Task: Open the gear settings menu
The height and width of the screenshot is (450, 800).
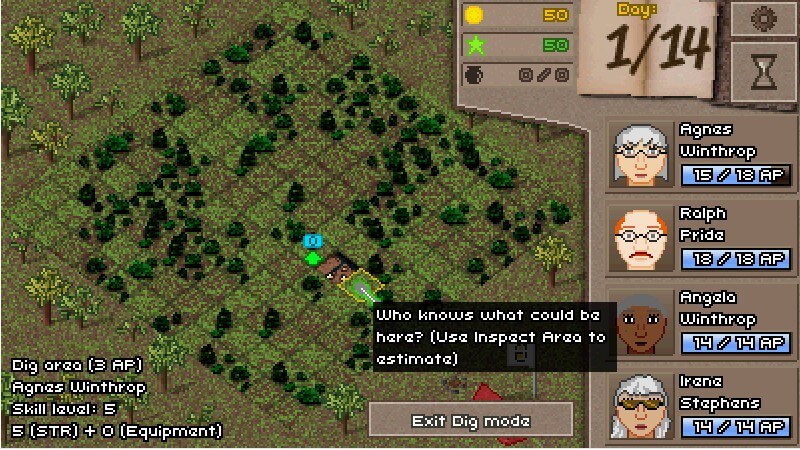Action: [x=763, y=19]
